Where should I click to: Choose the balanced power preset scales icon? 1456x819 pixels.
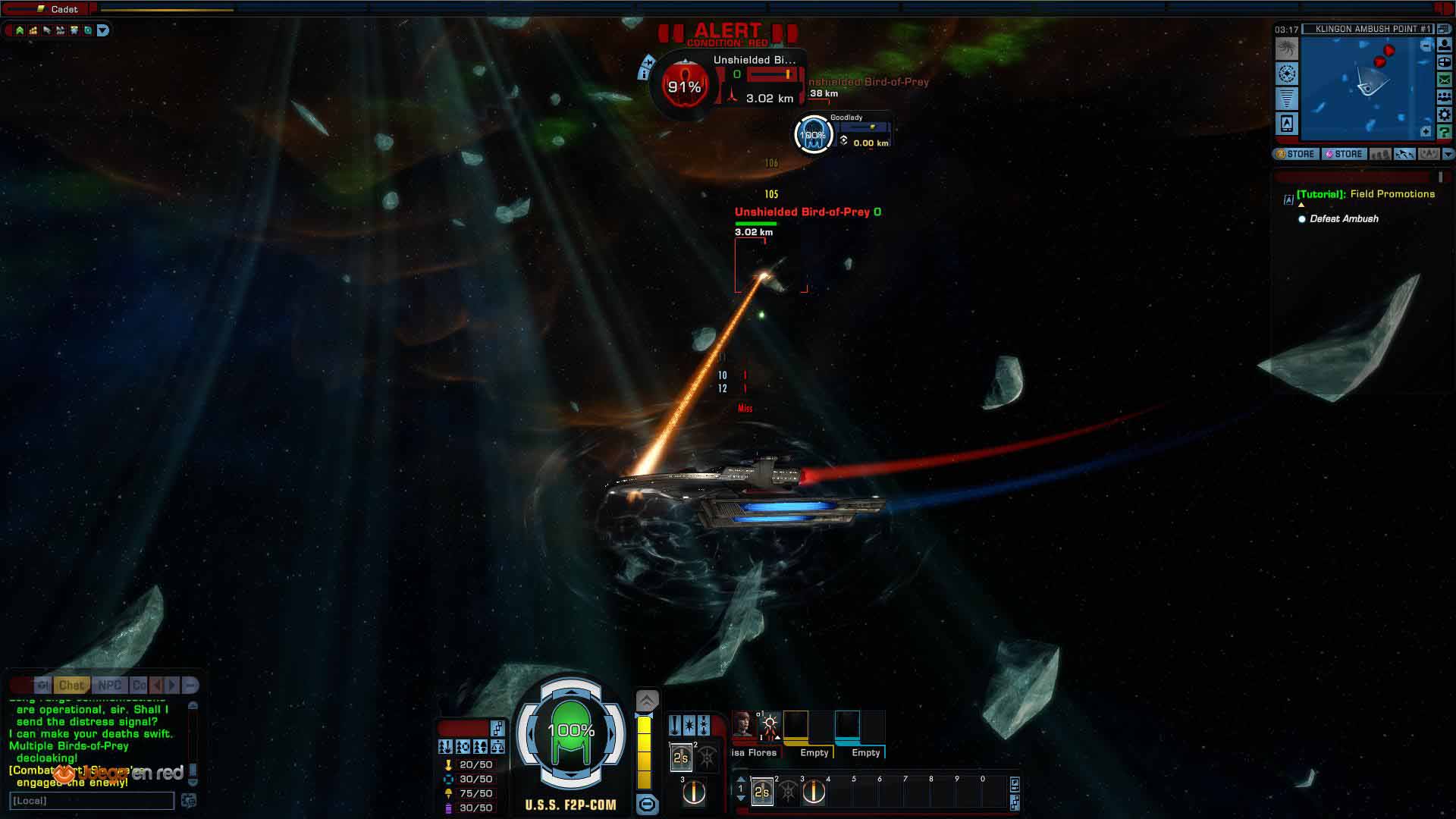tap(497, 747)
